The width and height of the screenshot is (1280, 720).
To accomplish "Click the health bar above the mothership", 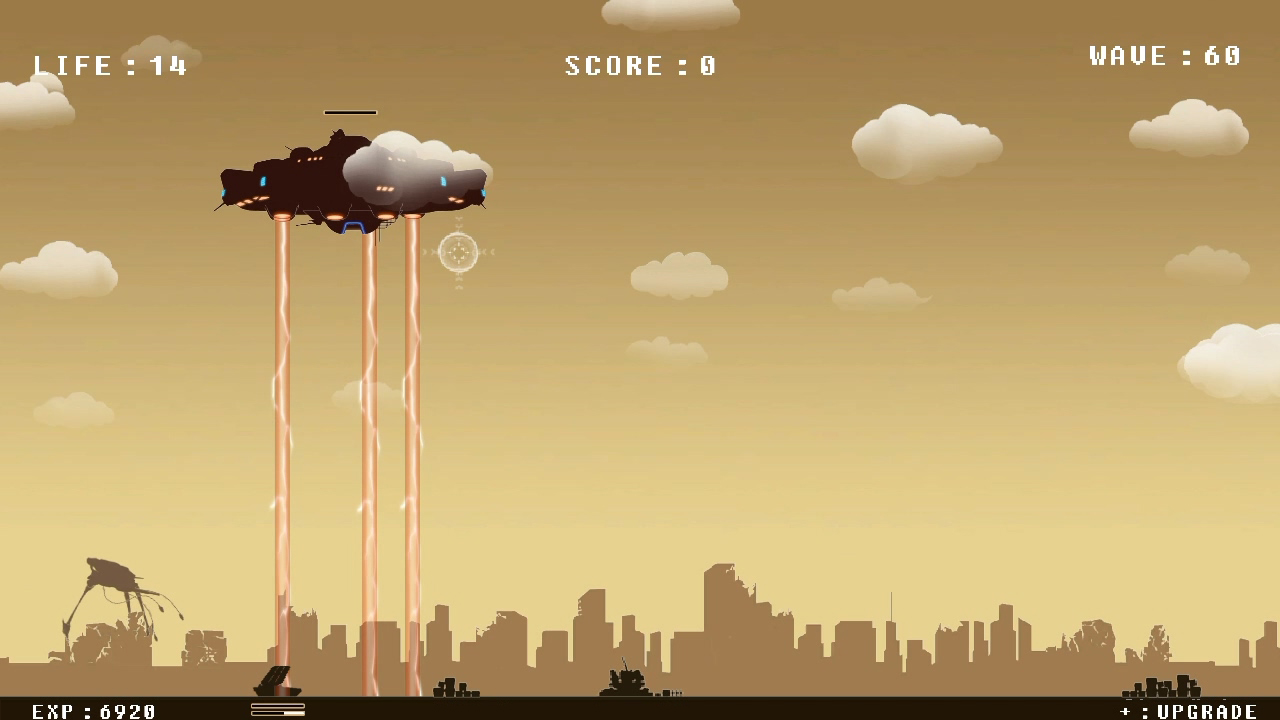I will click(350, 112).
